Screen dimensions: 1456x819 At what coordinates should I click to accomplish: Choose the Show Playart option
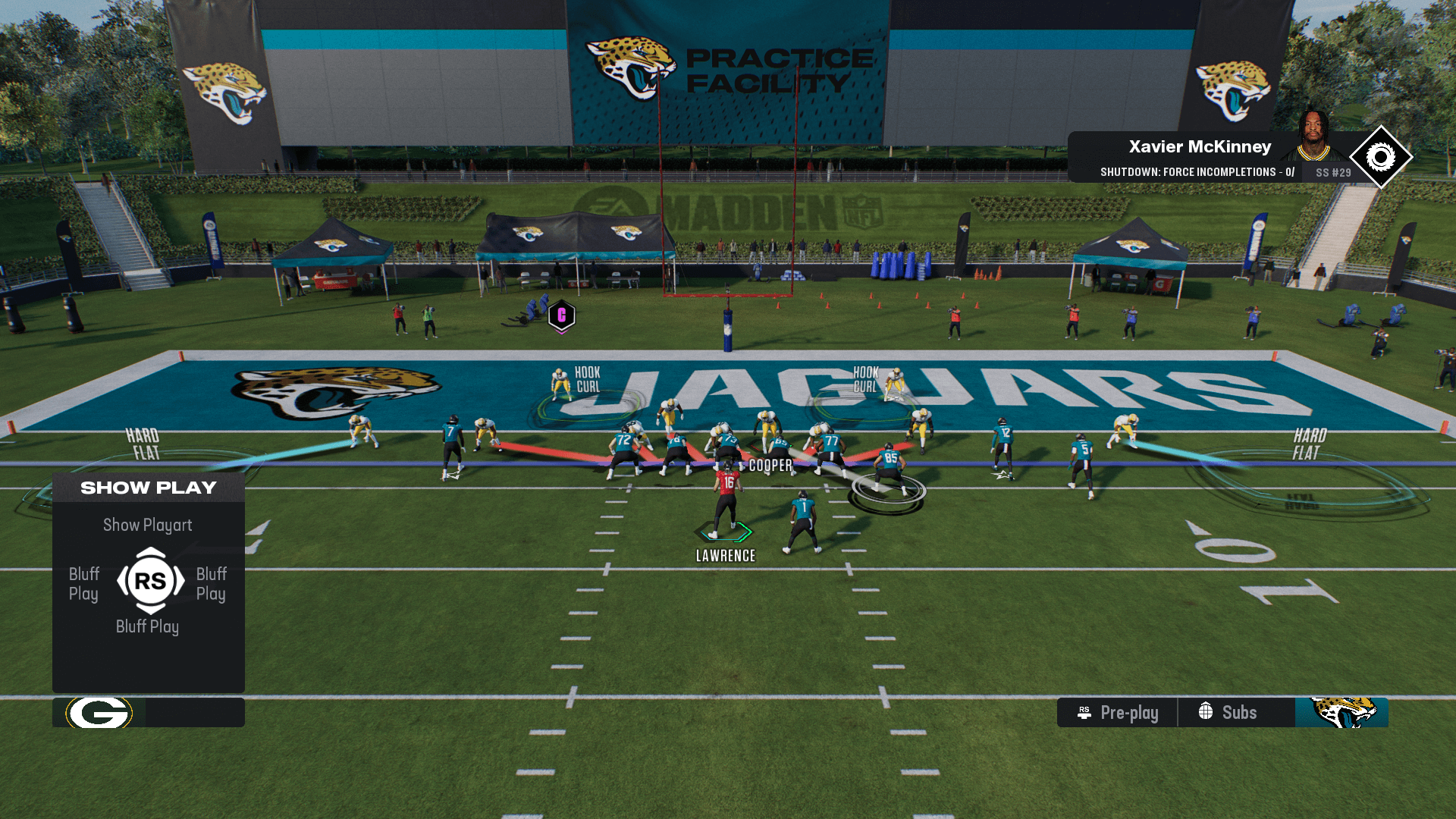148,525
